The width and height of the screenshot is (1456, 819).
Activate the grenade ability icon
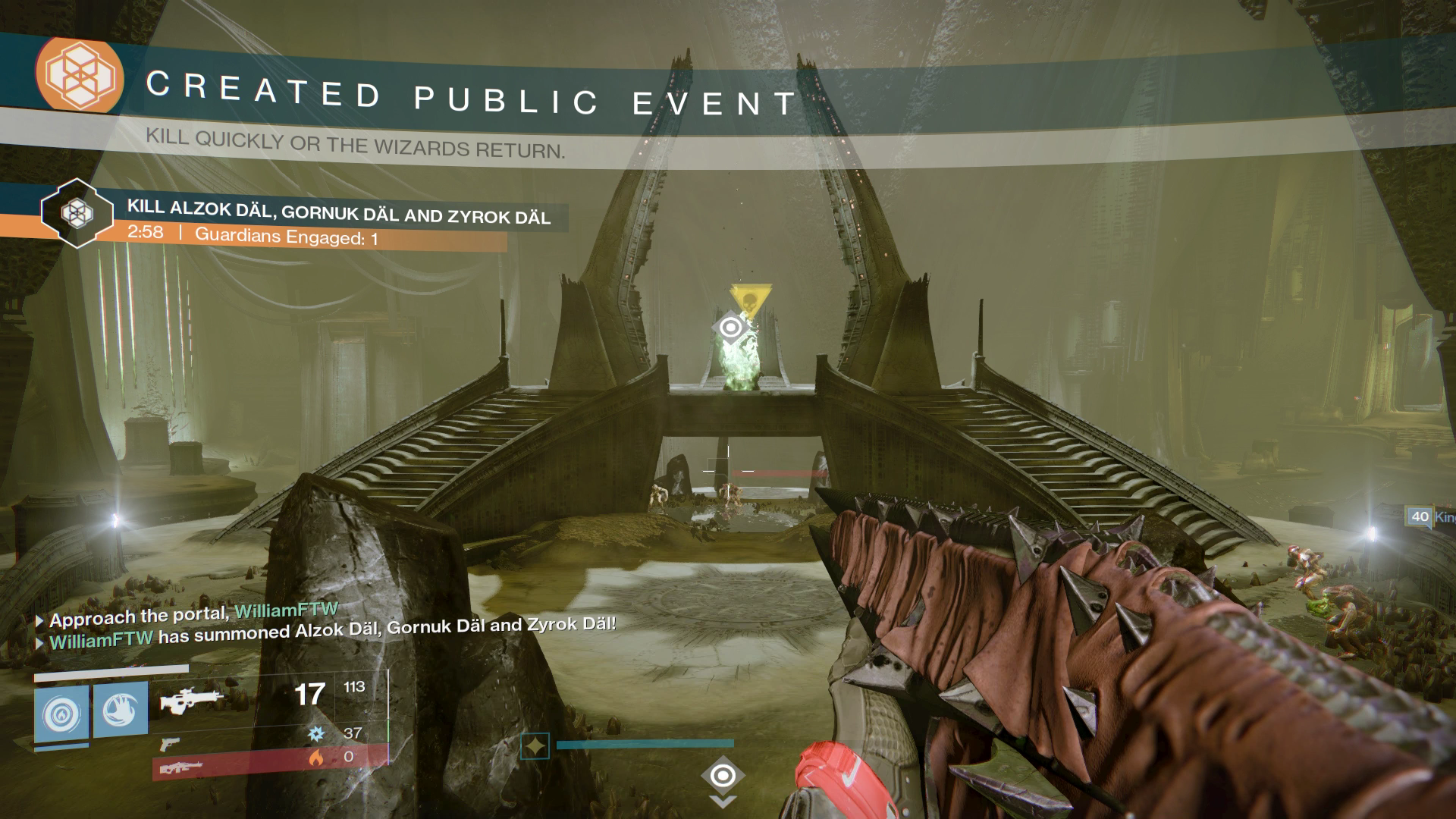click(61, 714)
